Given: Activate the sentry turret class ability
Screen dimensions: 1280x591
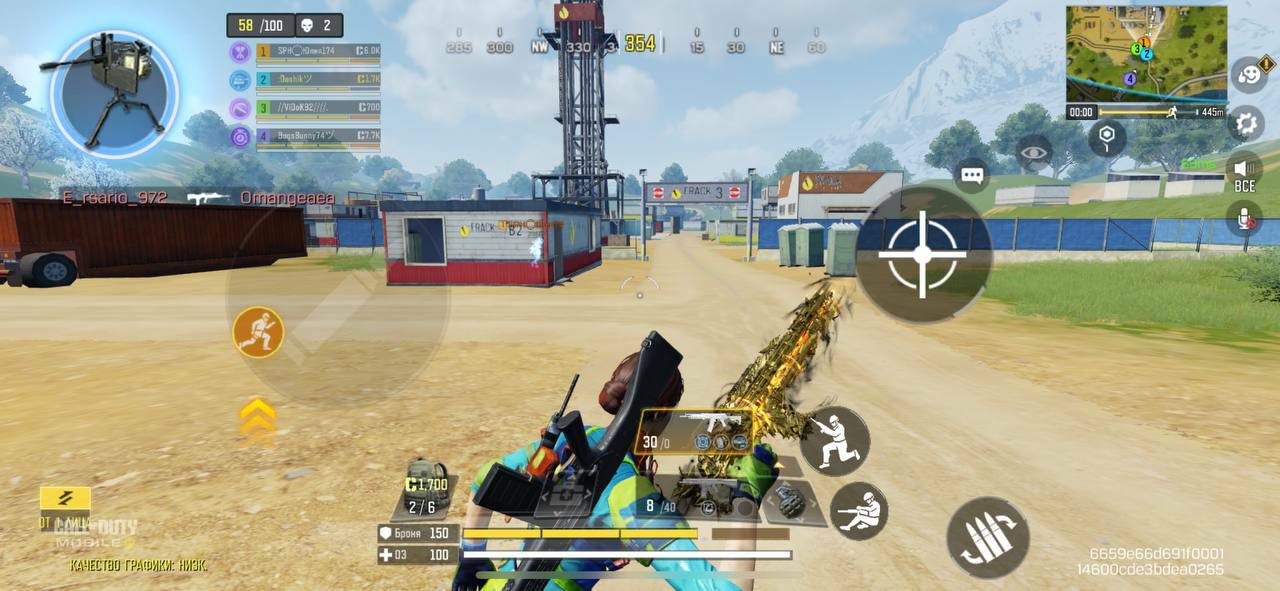Looking at the screenshot, I should pos(114,94).
